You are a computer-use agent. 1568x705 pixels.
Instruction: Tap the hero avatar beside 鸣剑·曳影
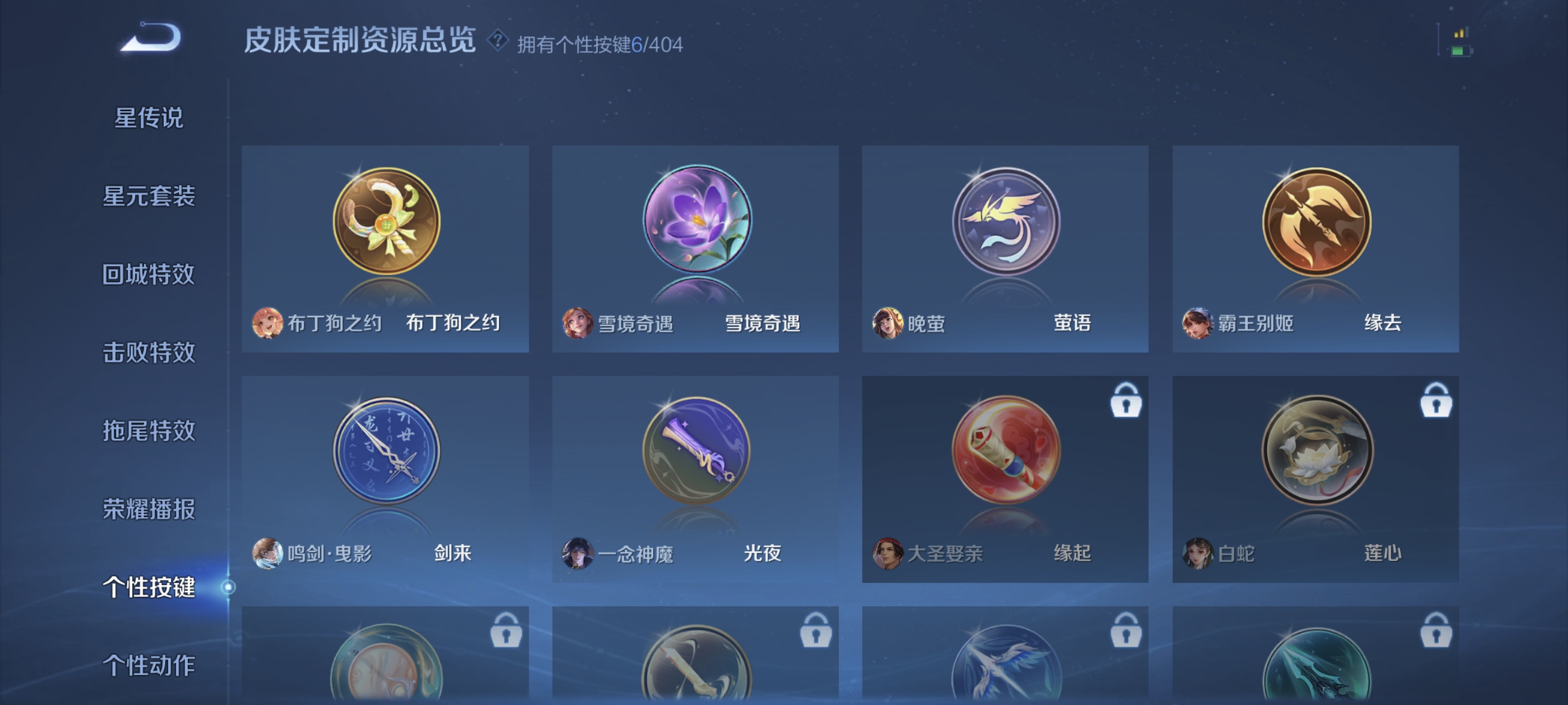click(x=268, y=554)
